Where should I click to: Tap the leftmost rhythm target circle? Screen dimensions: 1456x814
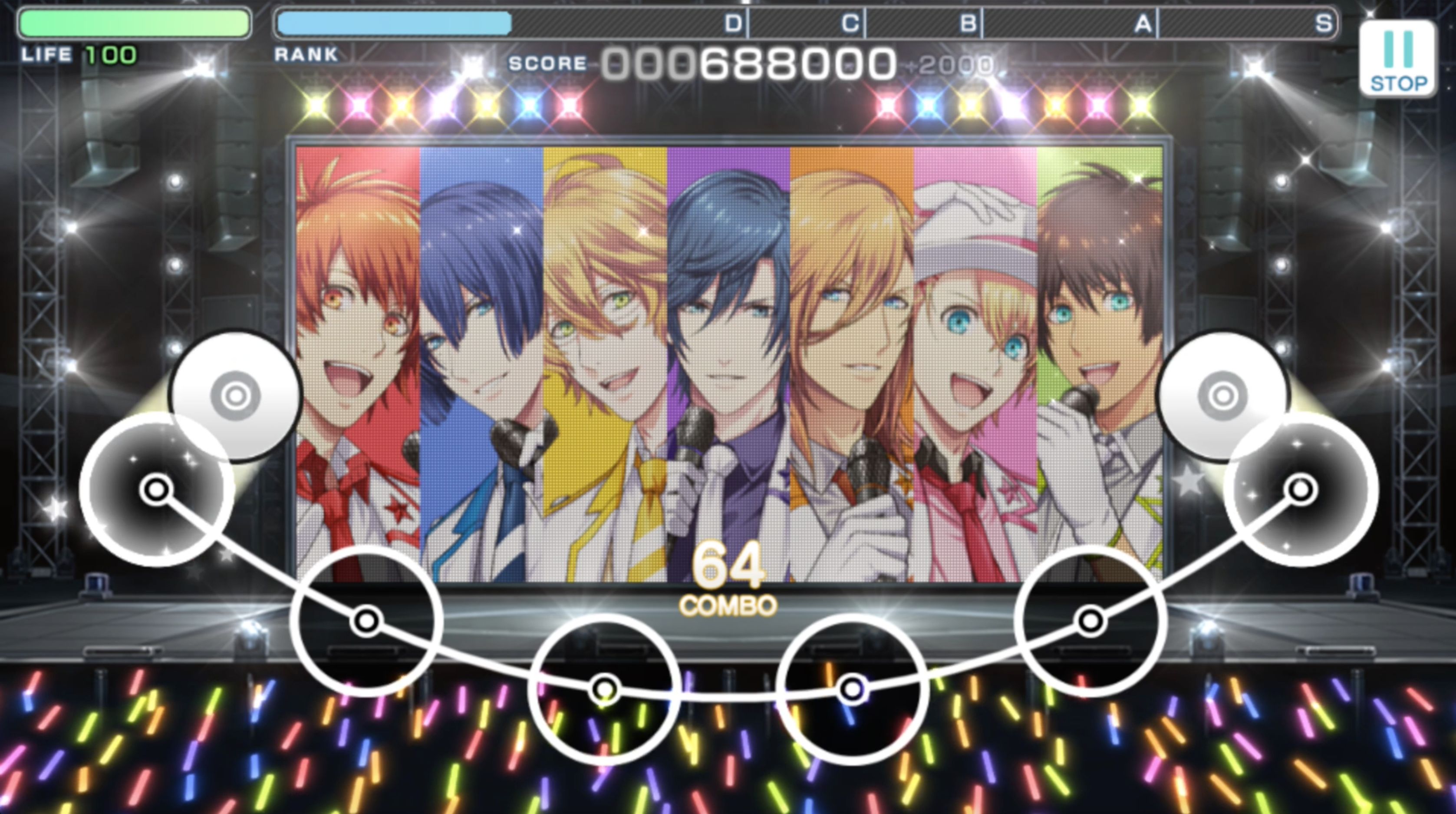156,489
